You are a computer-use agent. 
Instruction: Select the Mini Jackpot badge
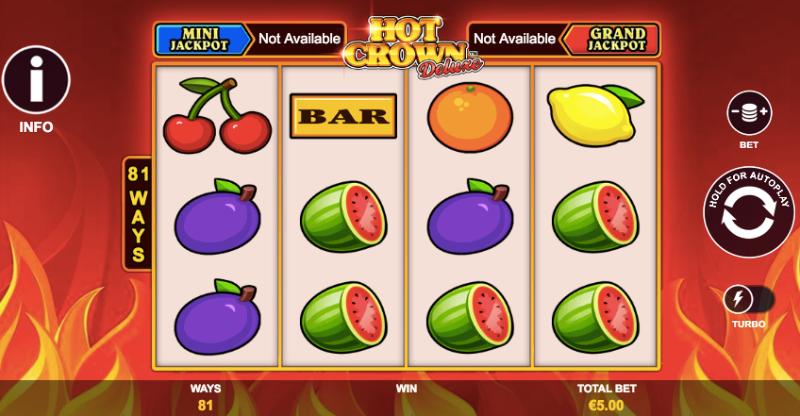201,39
